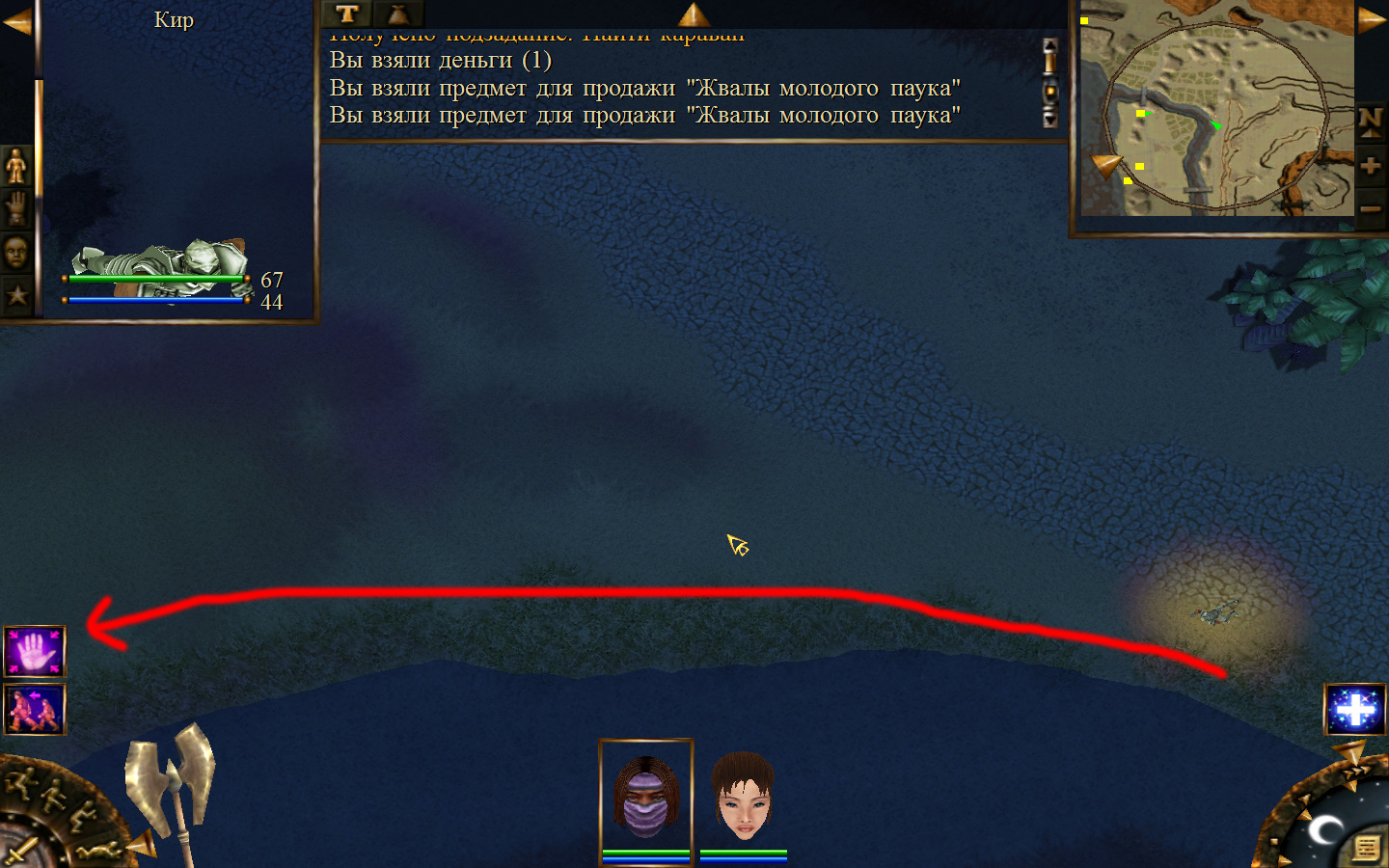Open the journal scroll icon
This screenshot has height=868, width=1389.
[1365, 848]
